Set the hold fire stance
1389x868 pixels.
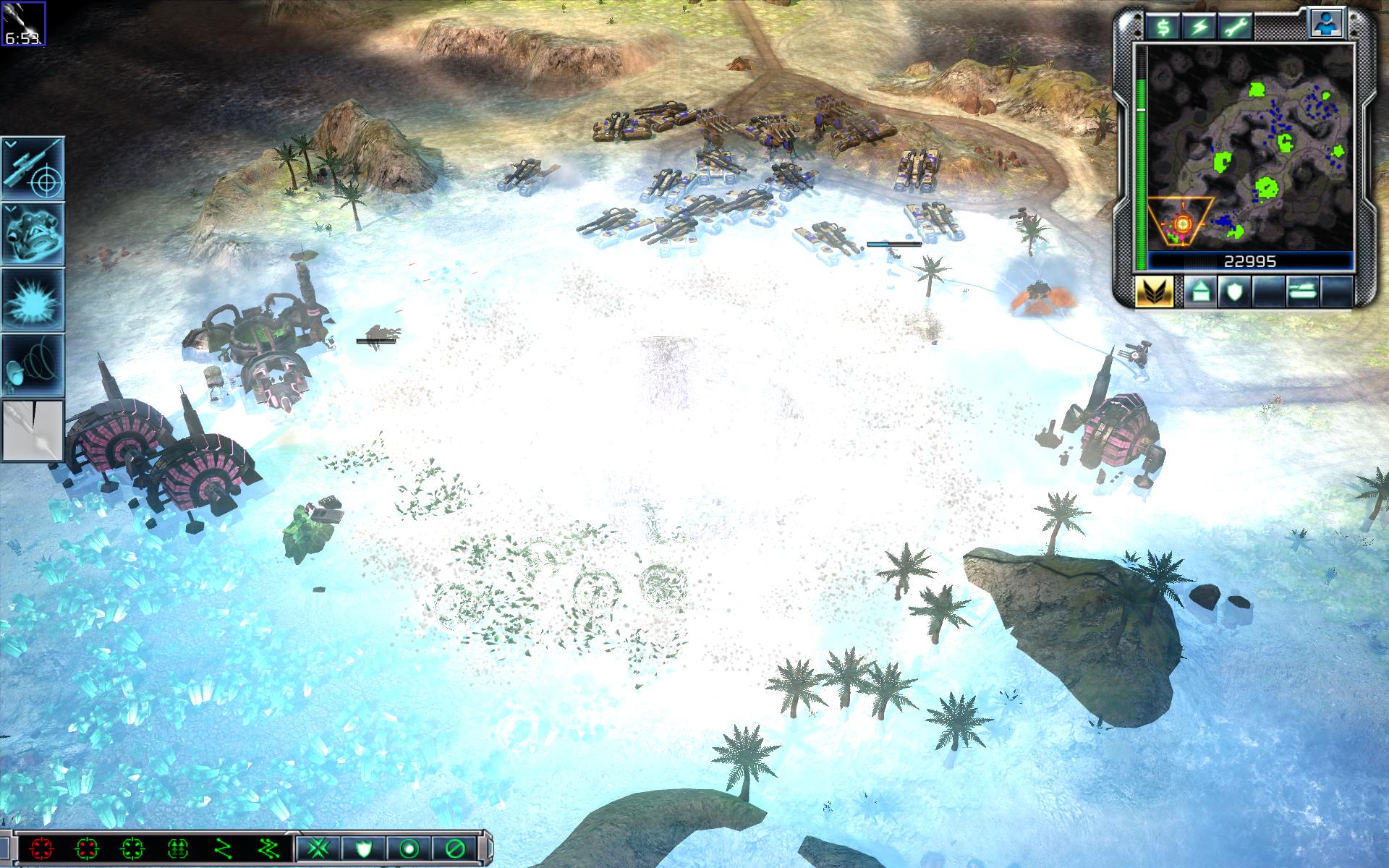(x=455, y=848)
